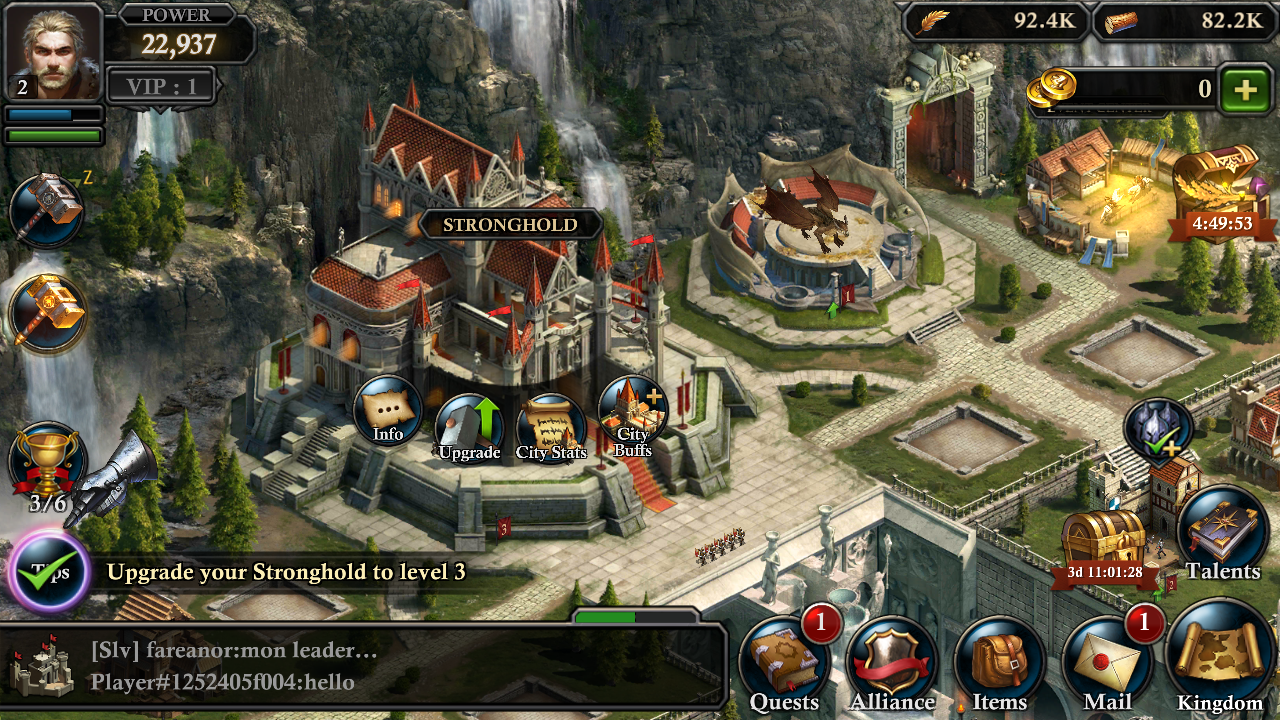The height and width of the screenshot is (720, 1280).
Task: Select the idle steel hammer builder icon
Action: tap(46, 211)
